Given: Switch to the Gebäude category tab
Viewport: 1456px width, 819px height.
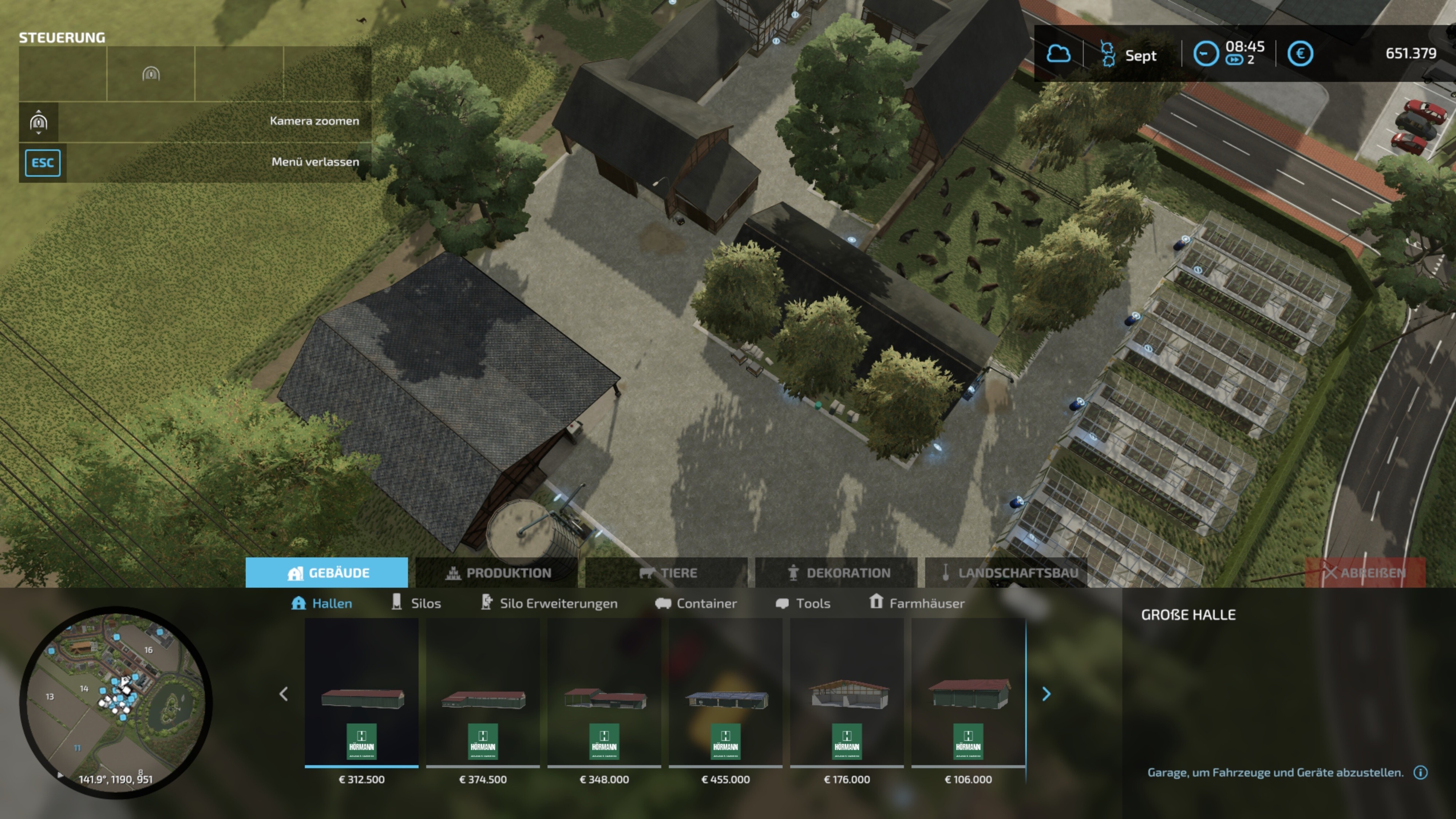Looking at the screenshot, I should [x=327, y=573].
